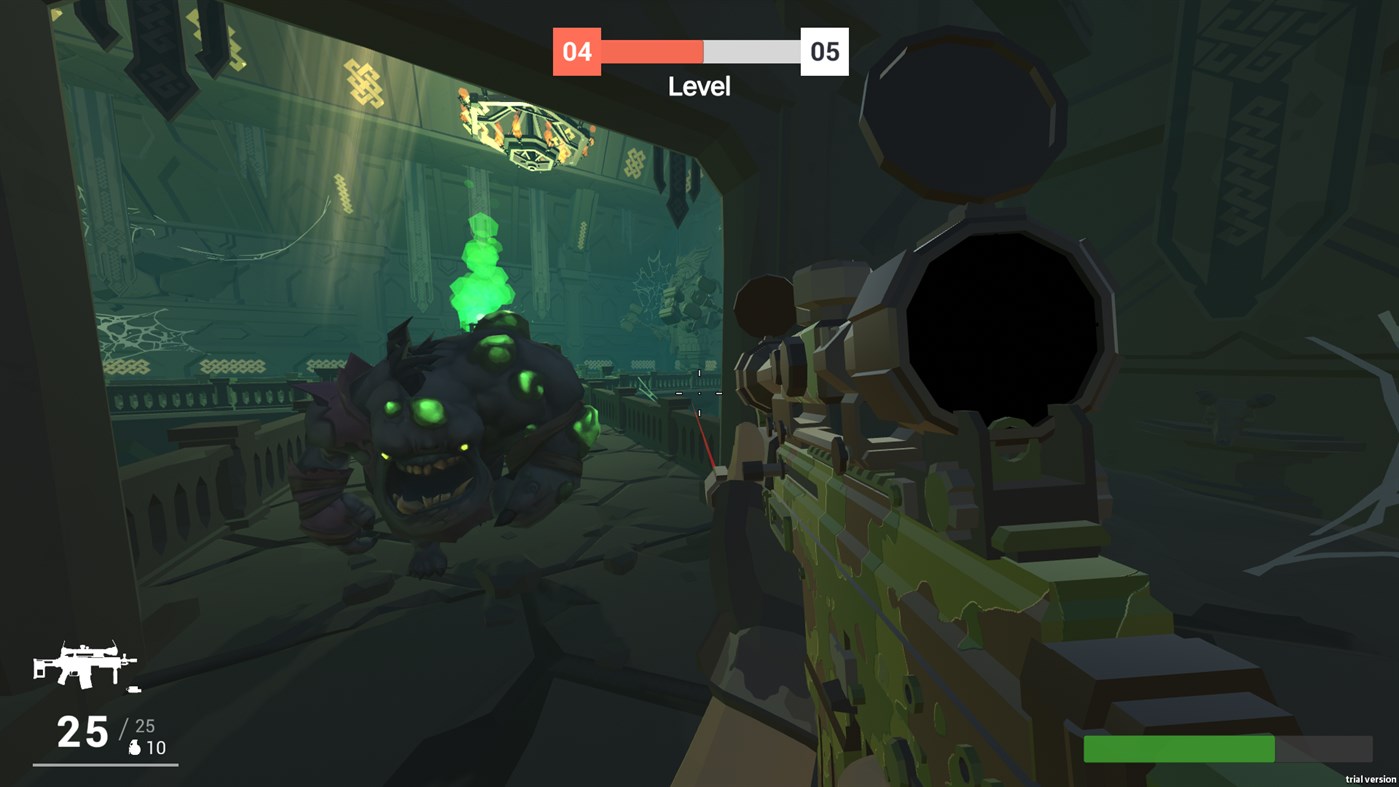Image resolution: width=1399 pixels, height=787 pixels.
Task: Click the ammo underline bar in the HUD
Action: click(105, 768)
